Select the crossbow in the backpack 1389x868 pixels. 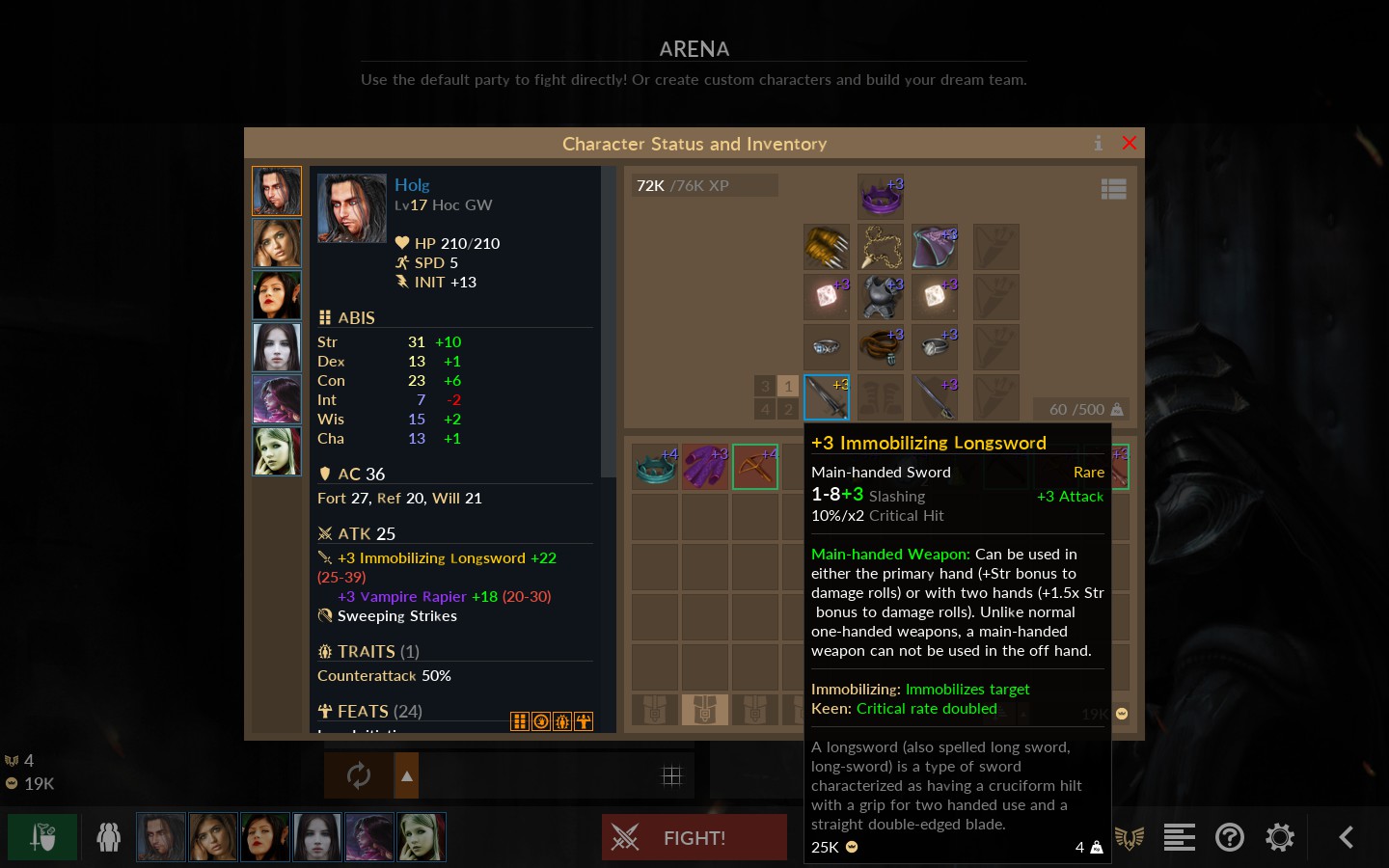tap(755, 467)
